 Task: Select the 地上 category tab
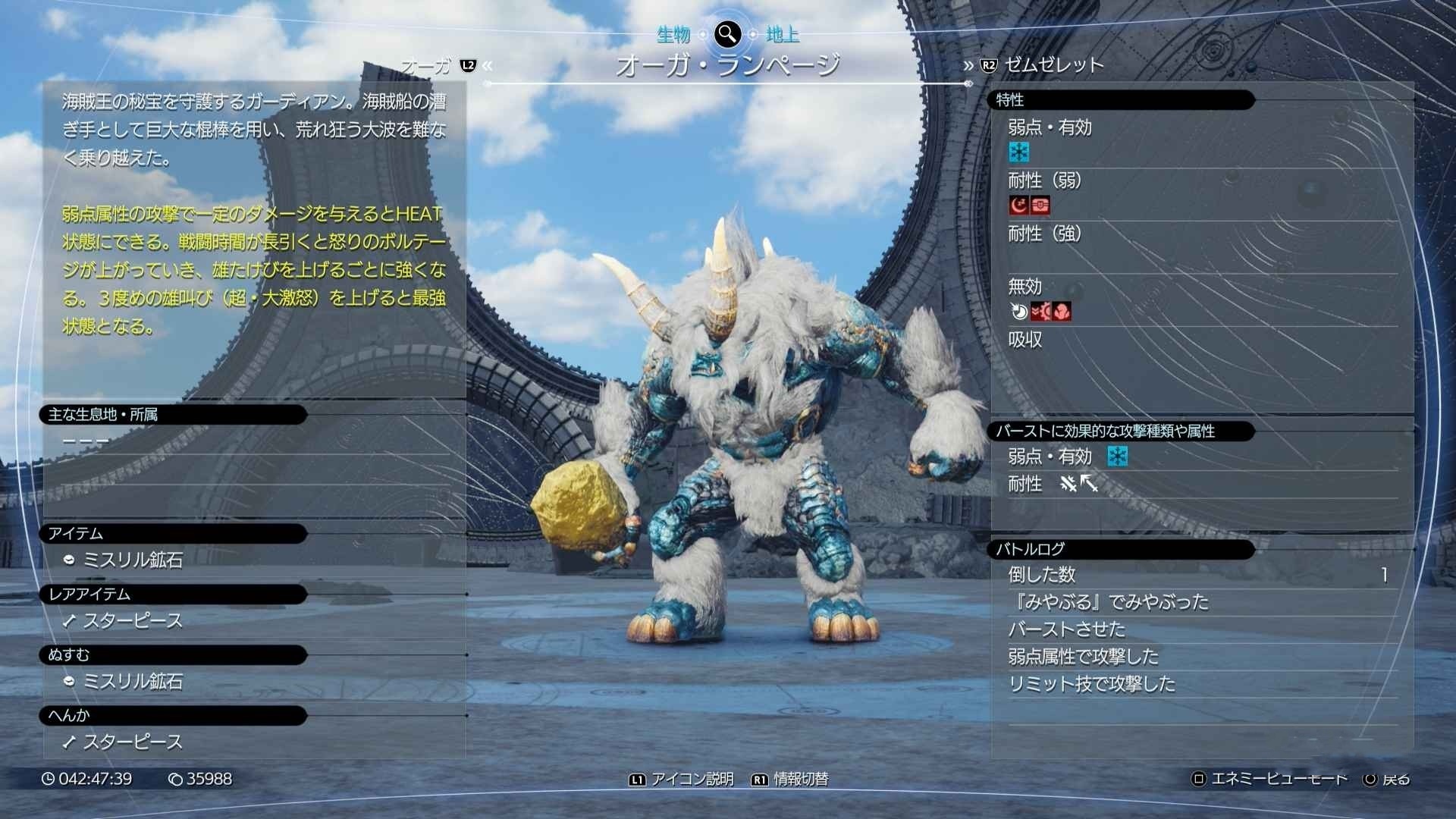(x=782, y=34)
